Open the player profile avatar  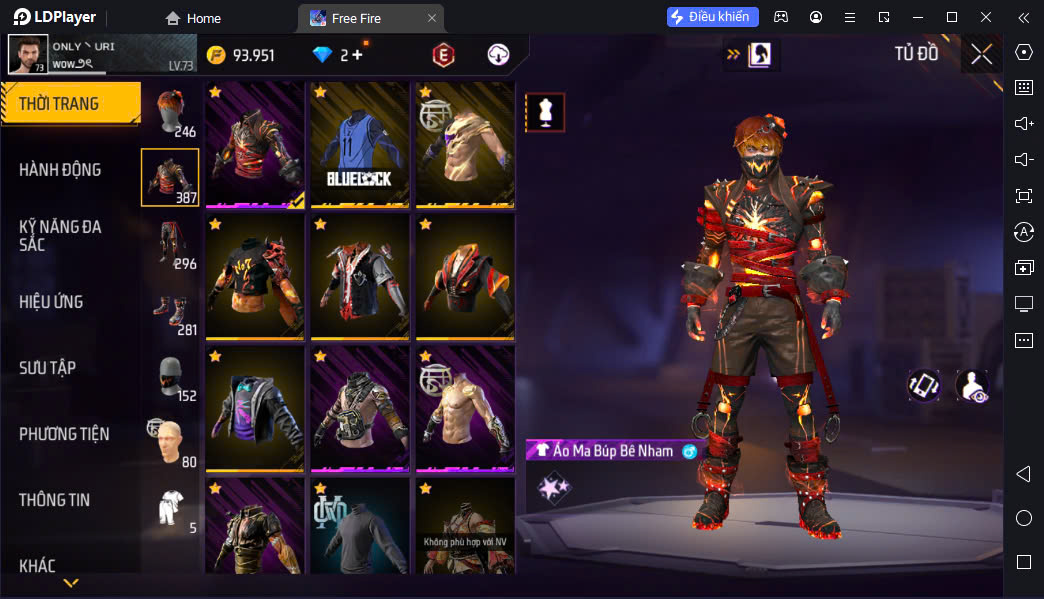tap(28, 54)
